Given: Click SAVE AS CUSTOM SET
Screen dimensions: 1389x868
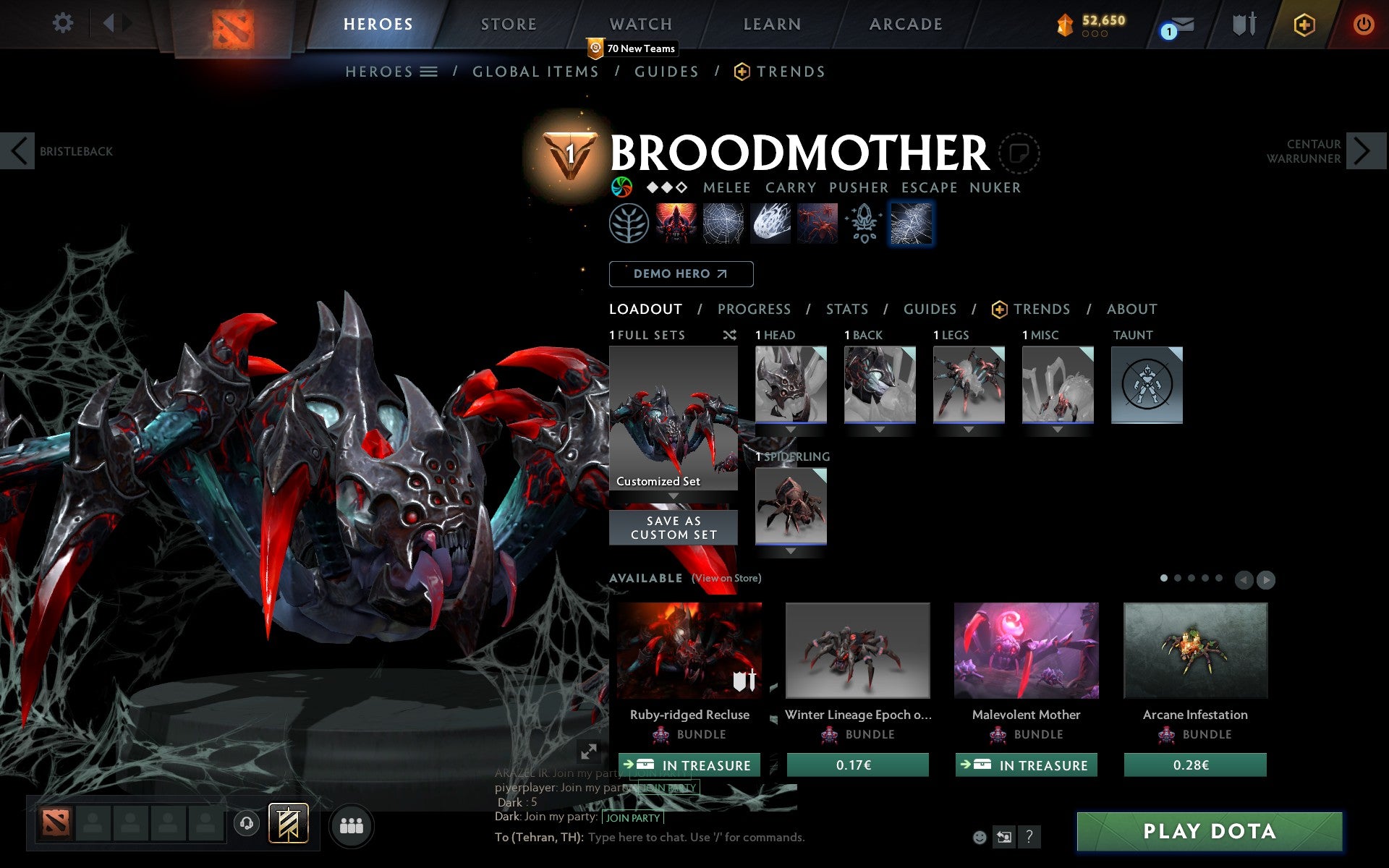Looking at the screenshot, I should click(673, 527).
